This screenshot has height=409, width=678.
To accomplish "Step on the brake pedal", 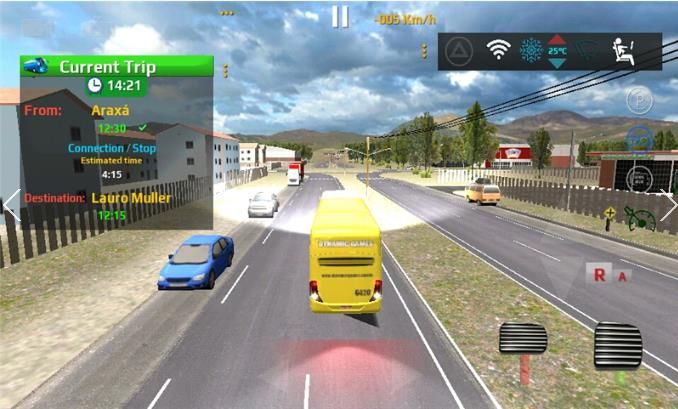I will pos(523,342).
